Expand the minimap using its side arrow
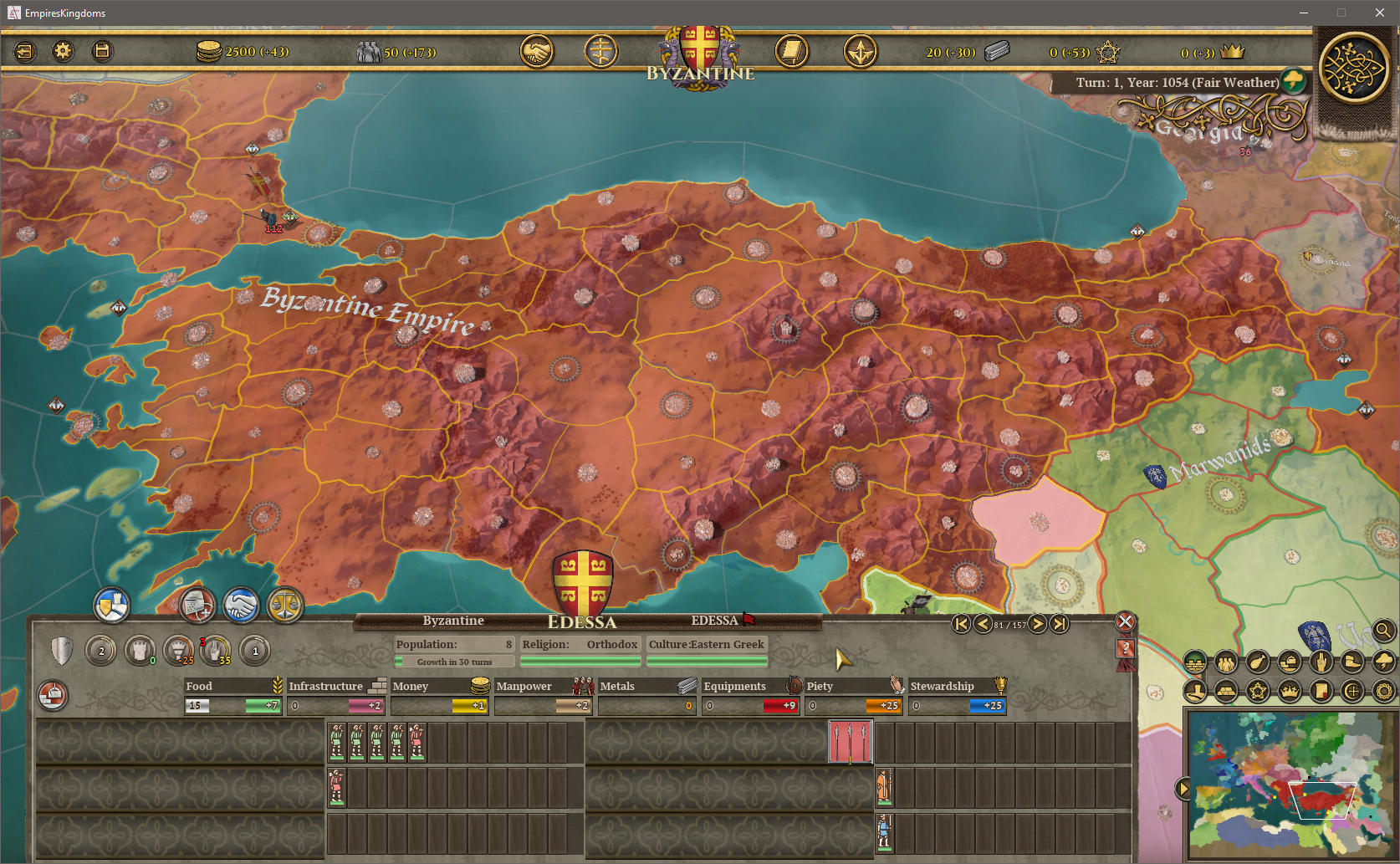 (x=1185, y=787)
